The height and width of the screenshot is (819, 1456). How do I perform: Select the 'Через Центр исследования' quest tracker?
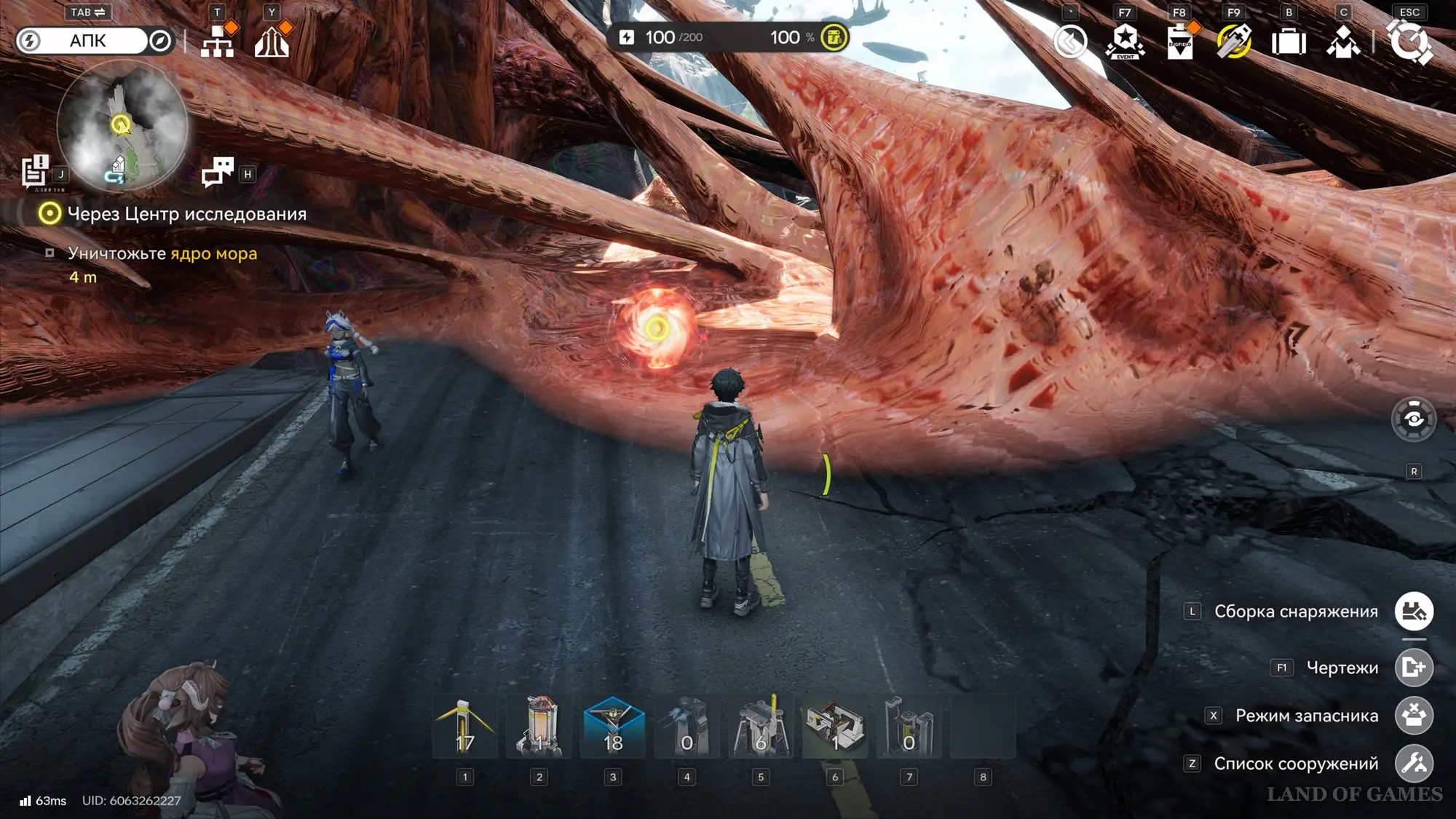coord(186,214)
